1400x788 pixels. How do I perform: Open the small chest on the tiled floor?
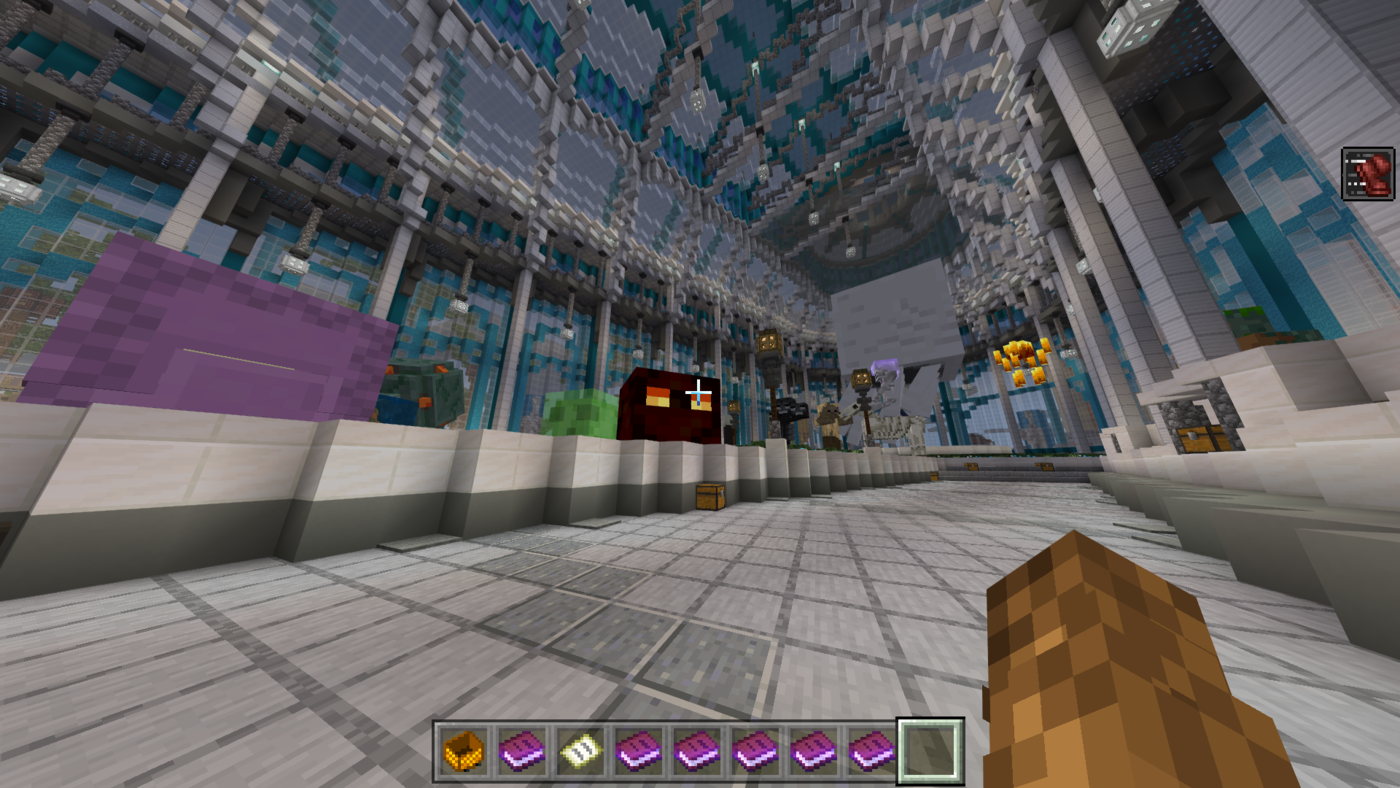pyautogui.click(x=712, y=495)
